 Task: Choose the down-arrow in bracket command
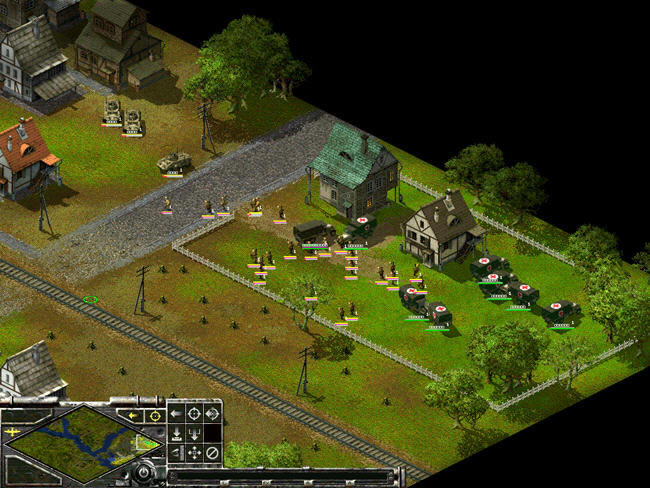coord(193,434)
